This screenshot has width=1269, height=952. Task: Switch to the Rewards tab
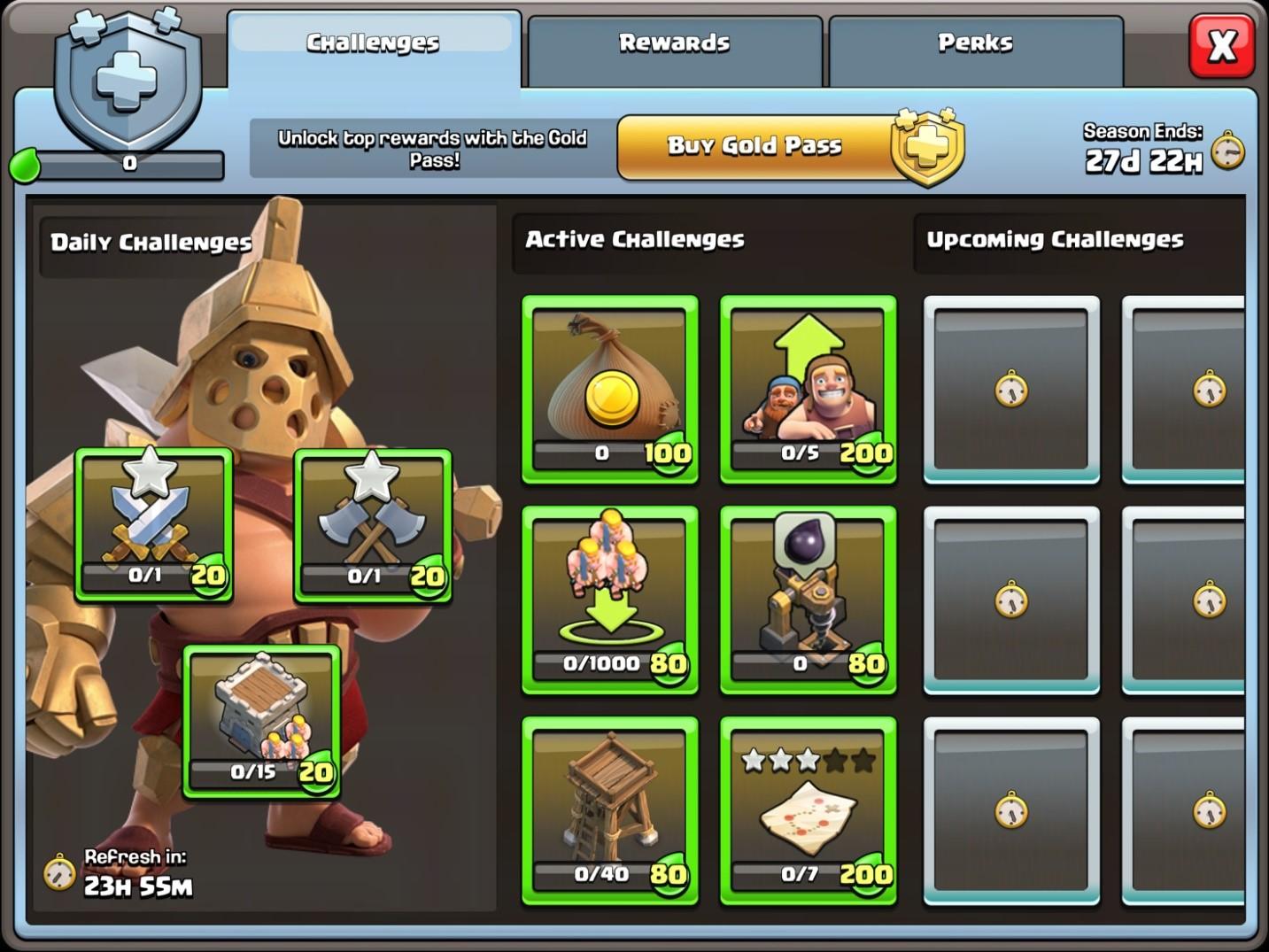pos(674,44)
